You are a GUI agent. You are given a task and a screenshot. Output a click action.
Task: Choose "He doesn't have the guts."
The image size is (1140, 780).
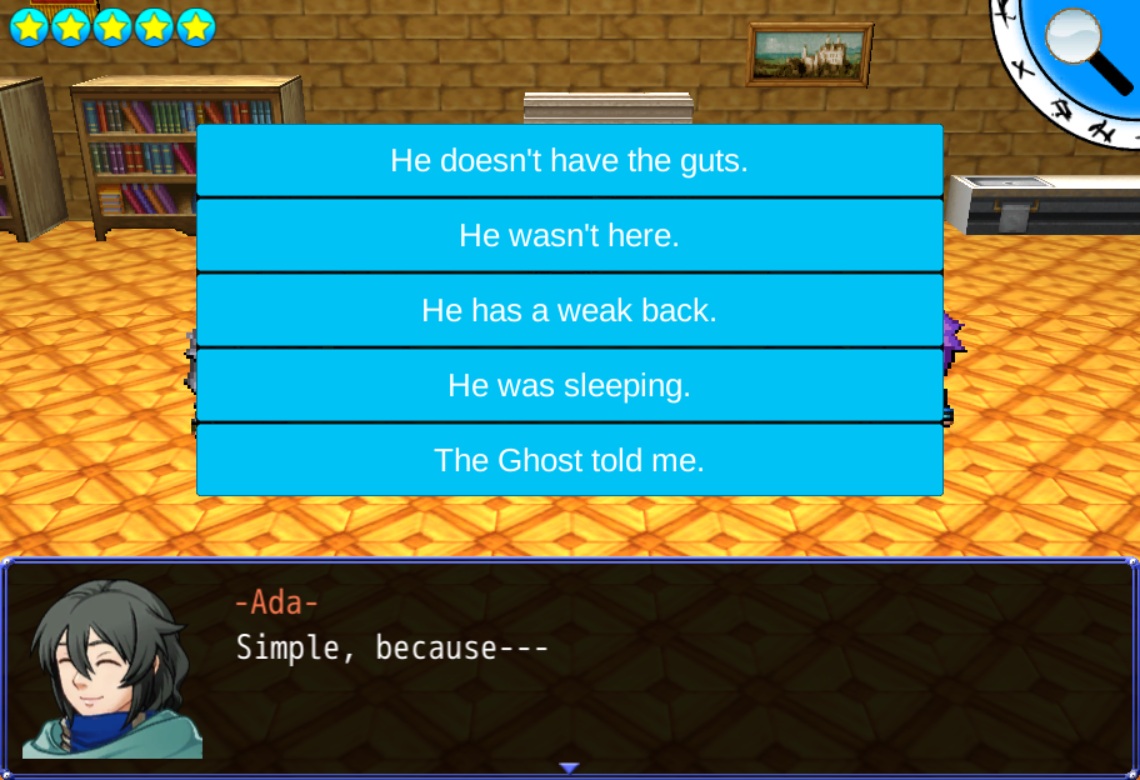[569, 161]
